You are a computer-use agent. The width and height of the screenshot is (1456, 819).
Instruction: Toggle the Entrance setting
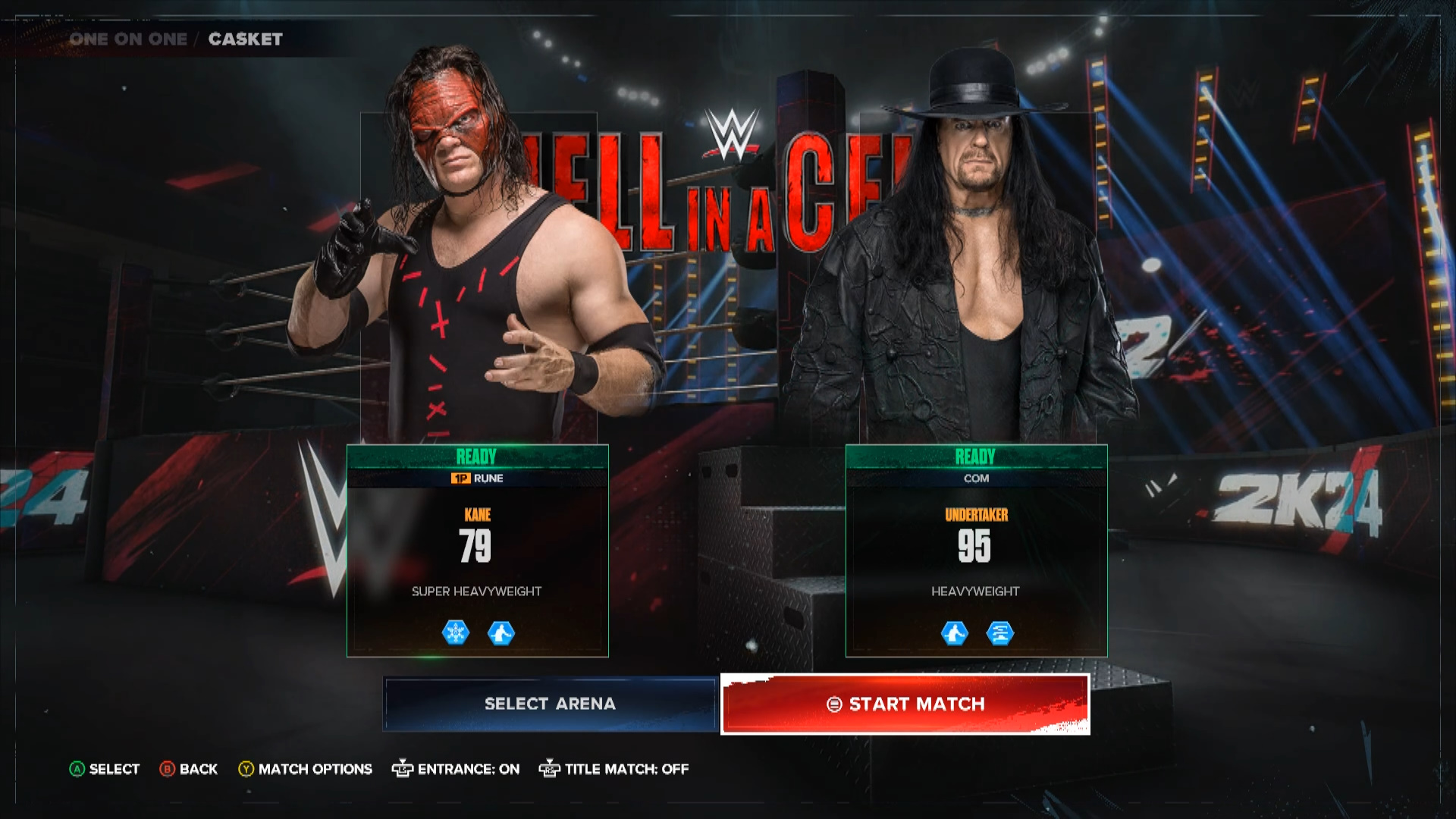click(456, 769)
